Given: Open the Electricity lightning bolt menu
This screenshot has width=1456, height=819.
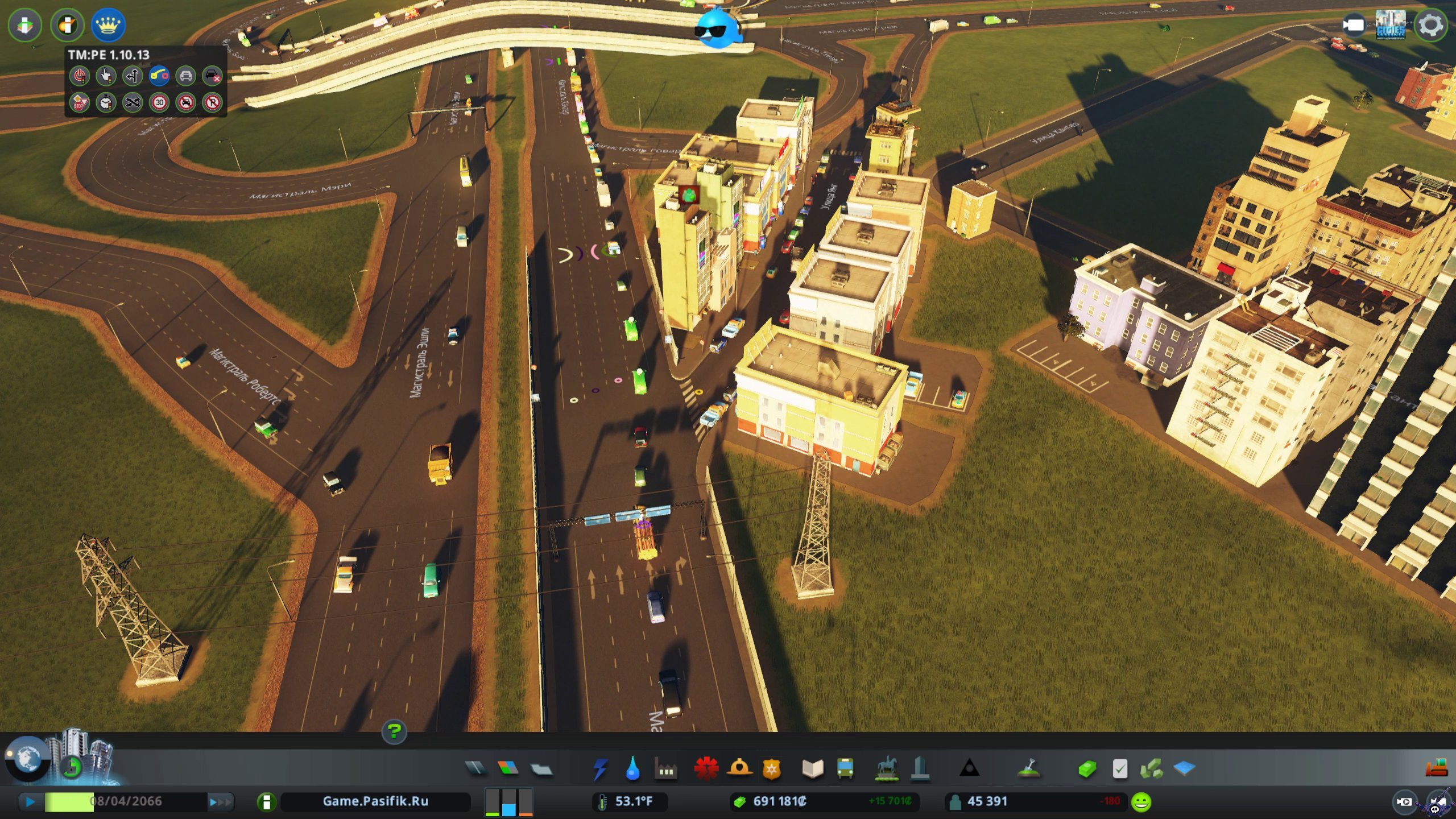Looking at the screenshot, I should coord(600,769).
